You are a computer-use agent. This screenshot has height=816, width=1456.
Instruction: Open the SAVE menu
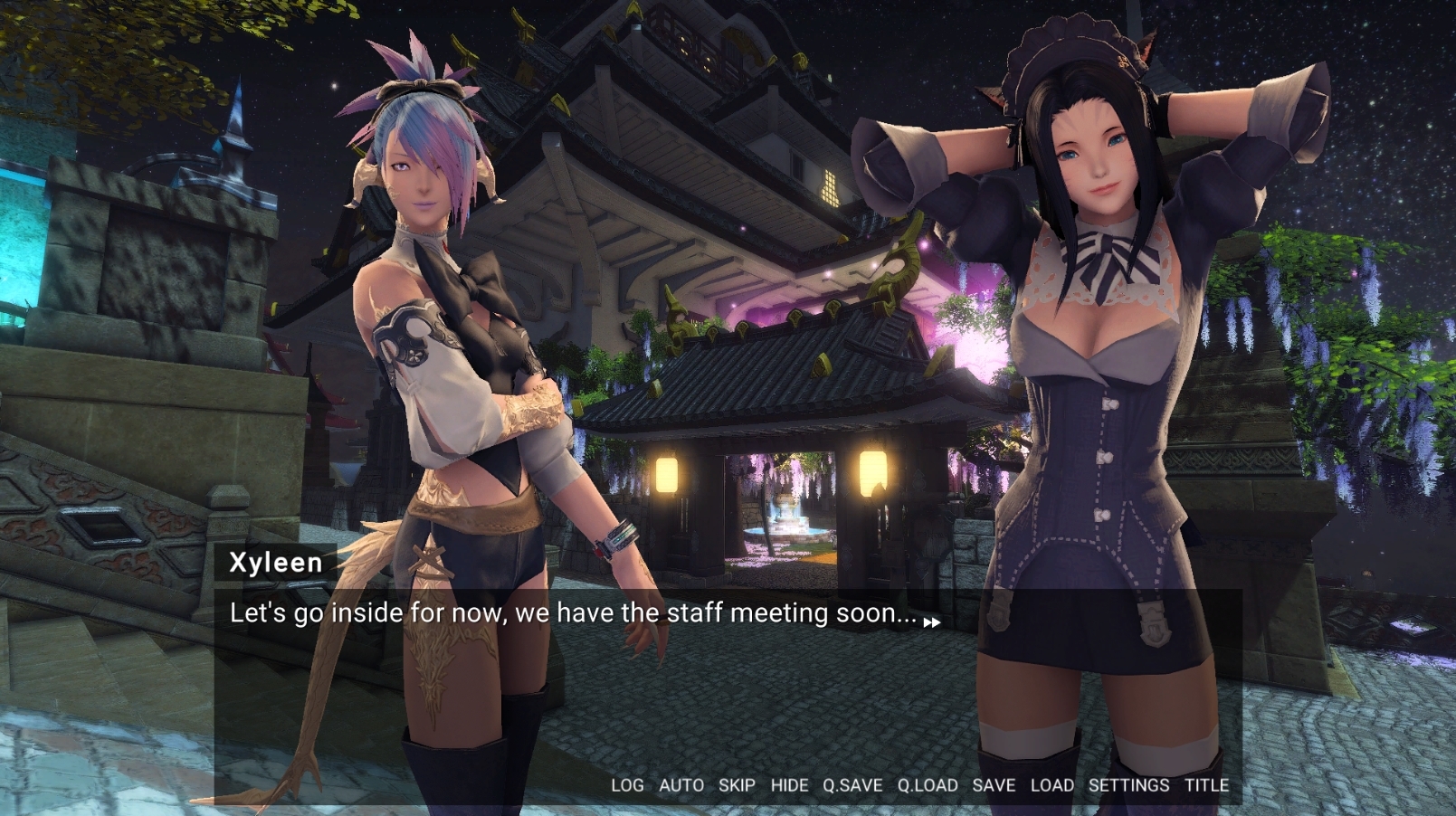994,785
